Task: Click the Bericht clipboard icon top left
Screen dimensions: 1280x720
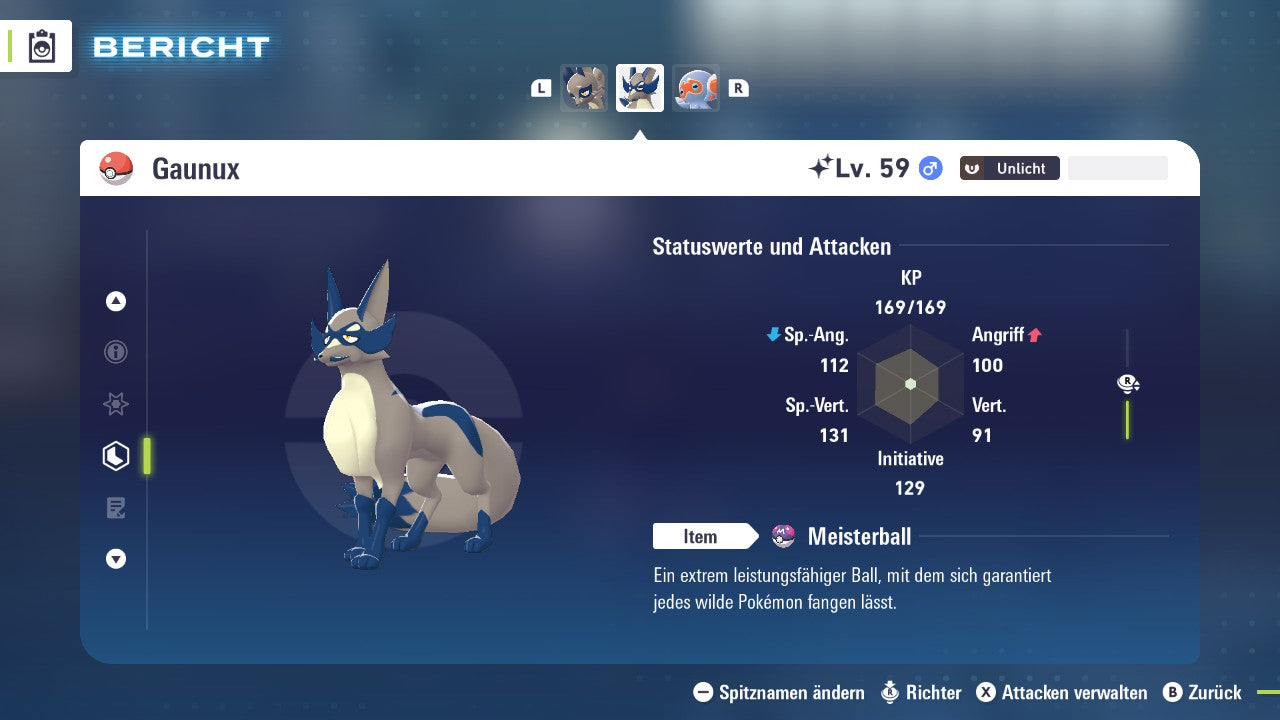Action: pyautogui.click(x=42, y=45)
